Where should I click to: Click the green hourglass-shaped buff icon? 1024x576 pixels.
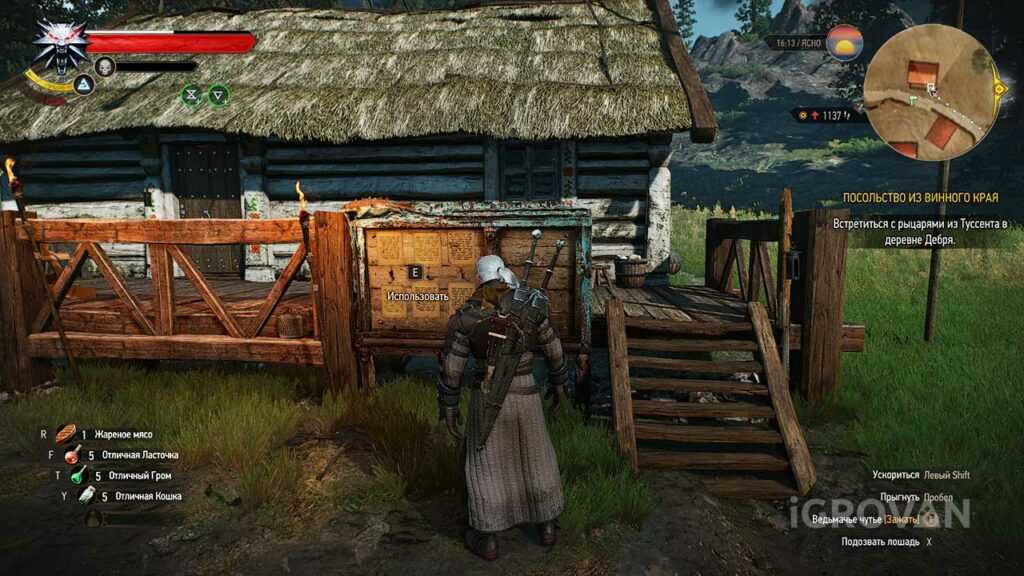point(191,95)
